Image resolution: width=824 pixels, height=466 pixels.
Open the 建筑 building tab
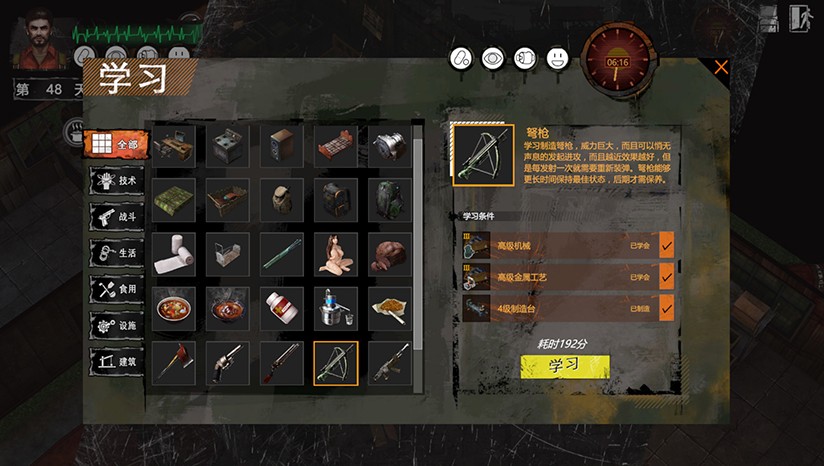click(116, 360)
